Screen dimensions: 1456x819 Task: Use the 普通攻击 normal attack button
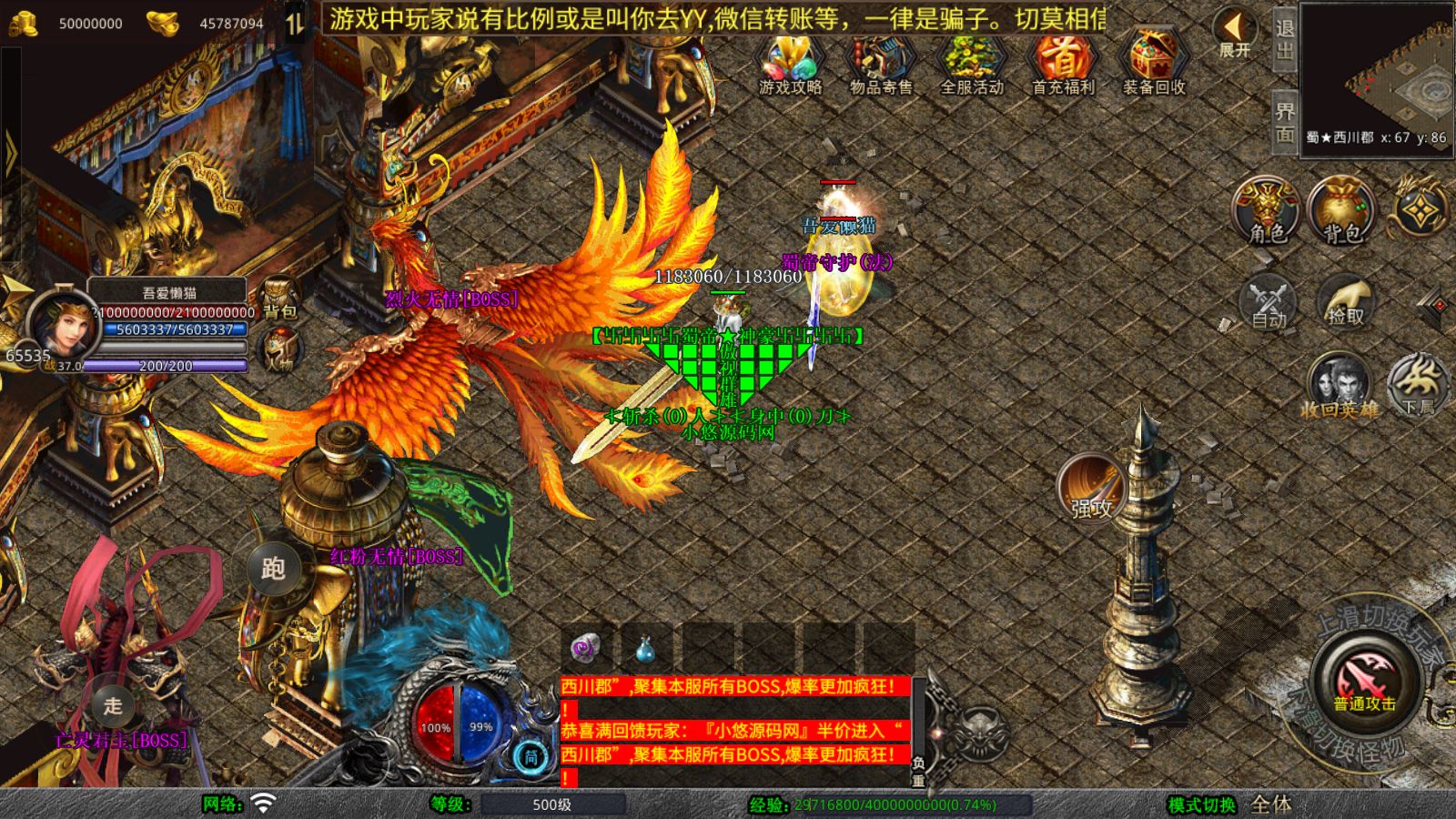pos(1366,681)
